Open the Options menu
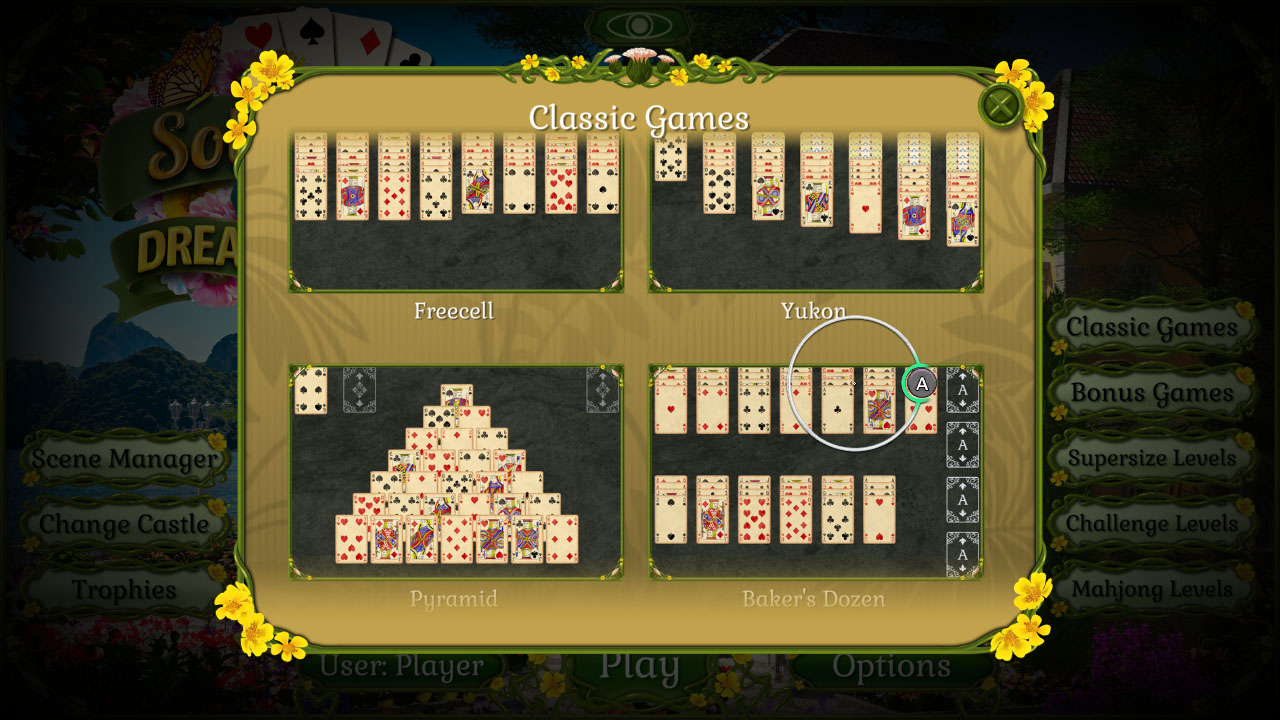Screen dimensions: 1280x720 coord(893,666)
